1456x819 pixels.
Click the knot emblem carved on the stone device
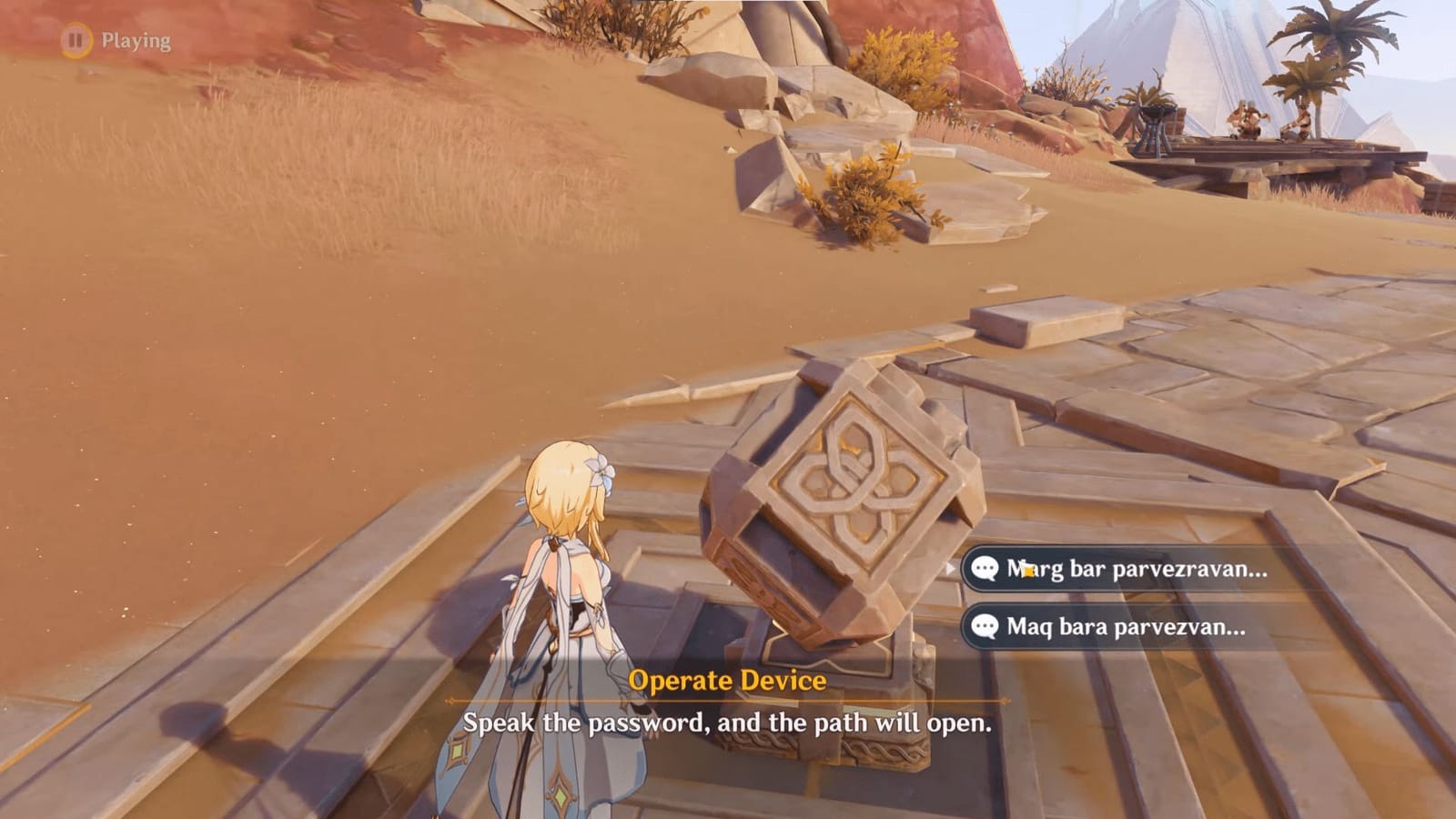click(858, 482)
